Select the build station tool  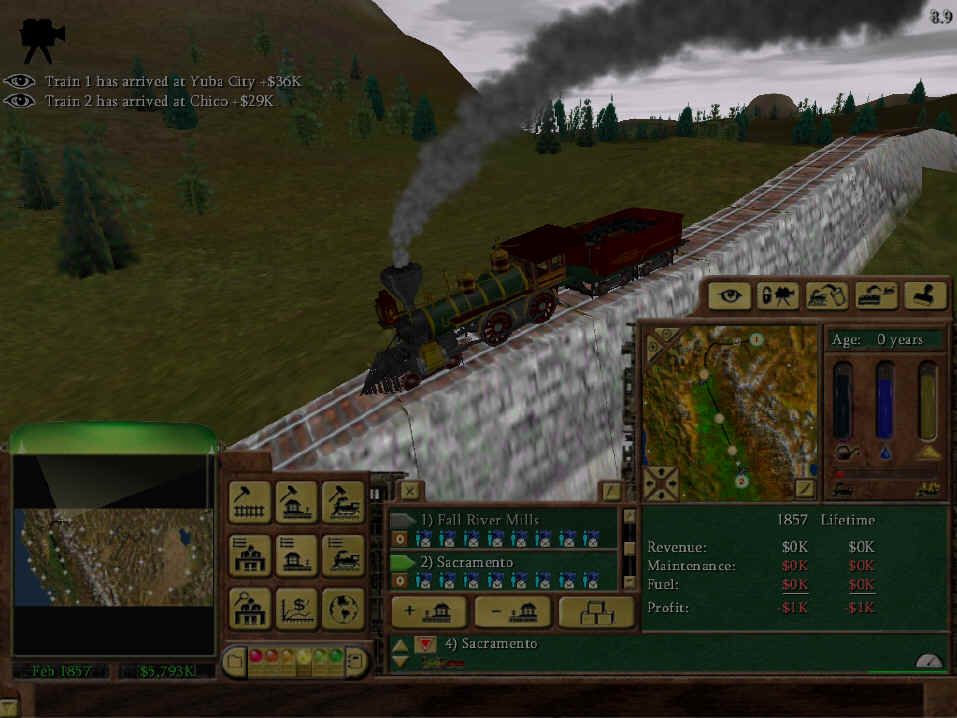tap(296, 502)
